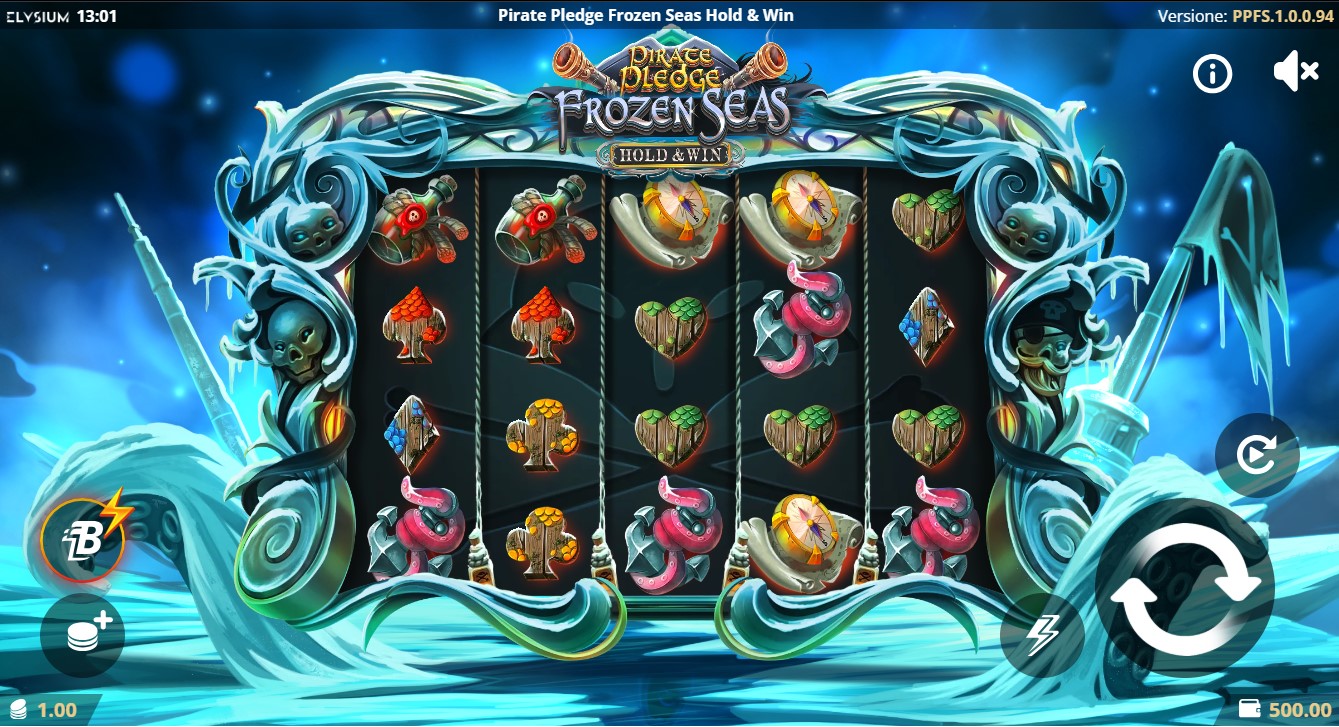
Task: Change bet with the coin stack button
Action: click(x=83, y=636)
